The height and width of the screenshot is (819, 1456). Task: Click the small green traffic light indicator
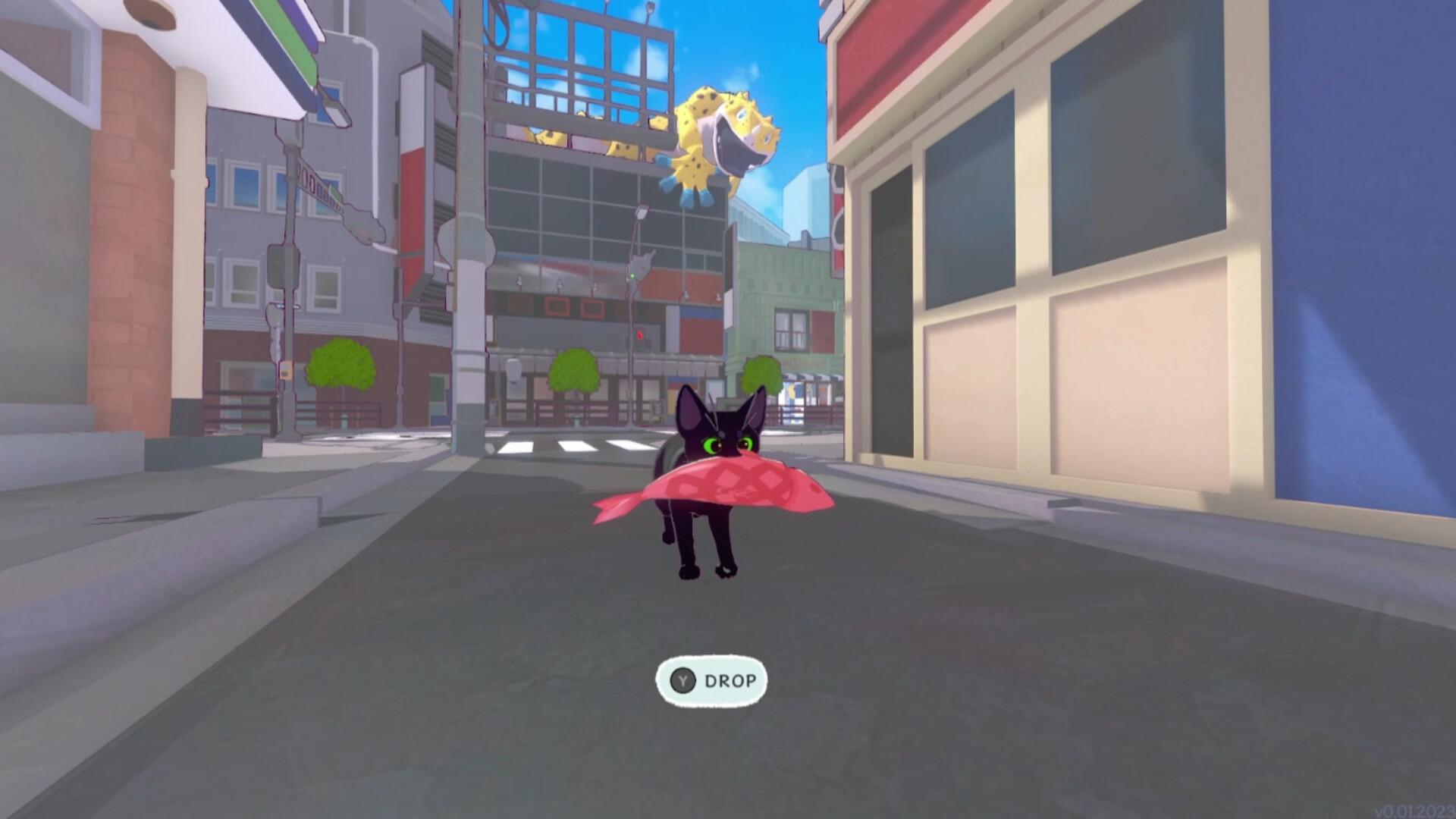click(x=632, y=275)
